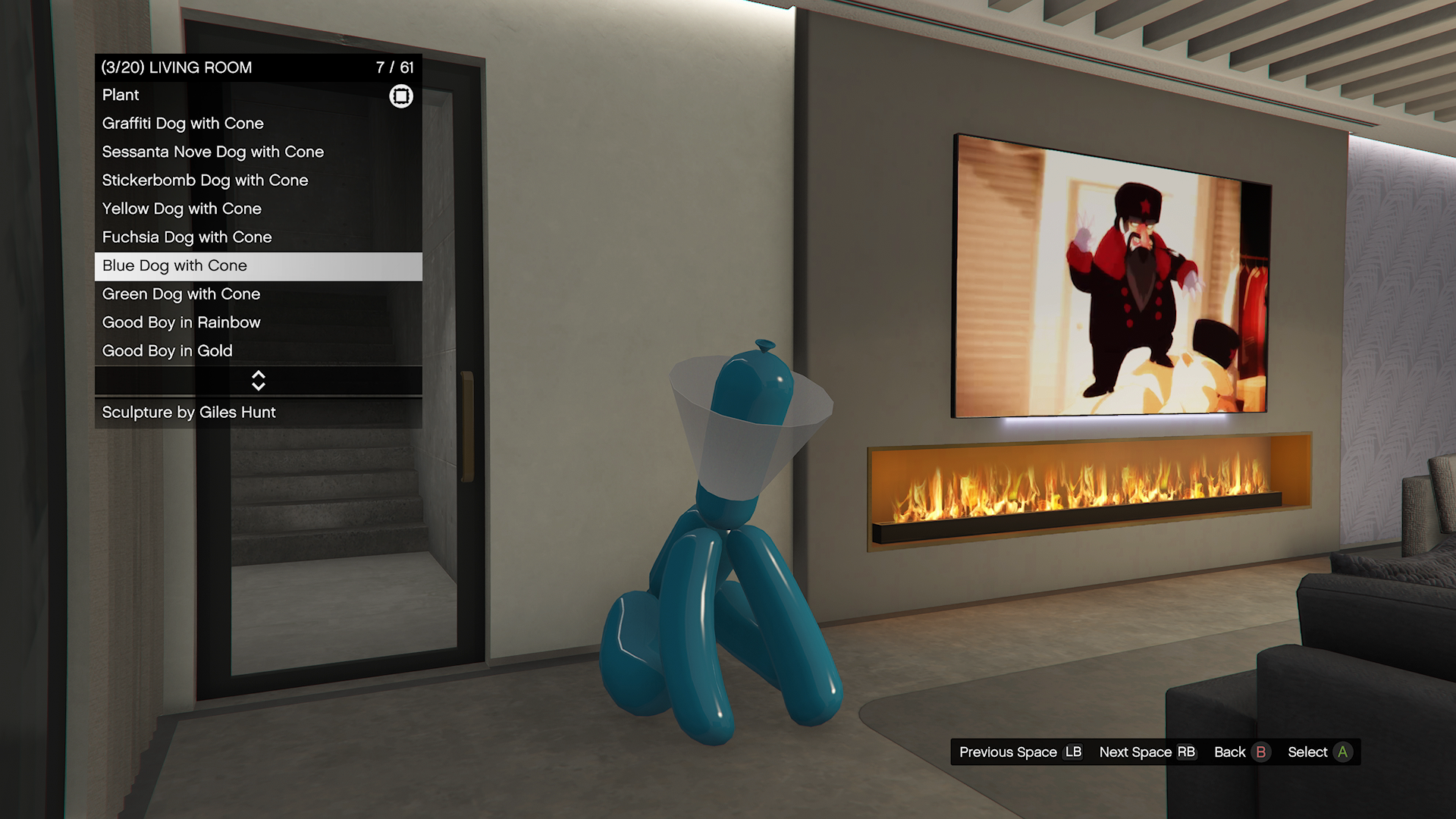Select the Plant menu entry
Viewport: 1456px width, 819px height.
[258, 96]
